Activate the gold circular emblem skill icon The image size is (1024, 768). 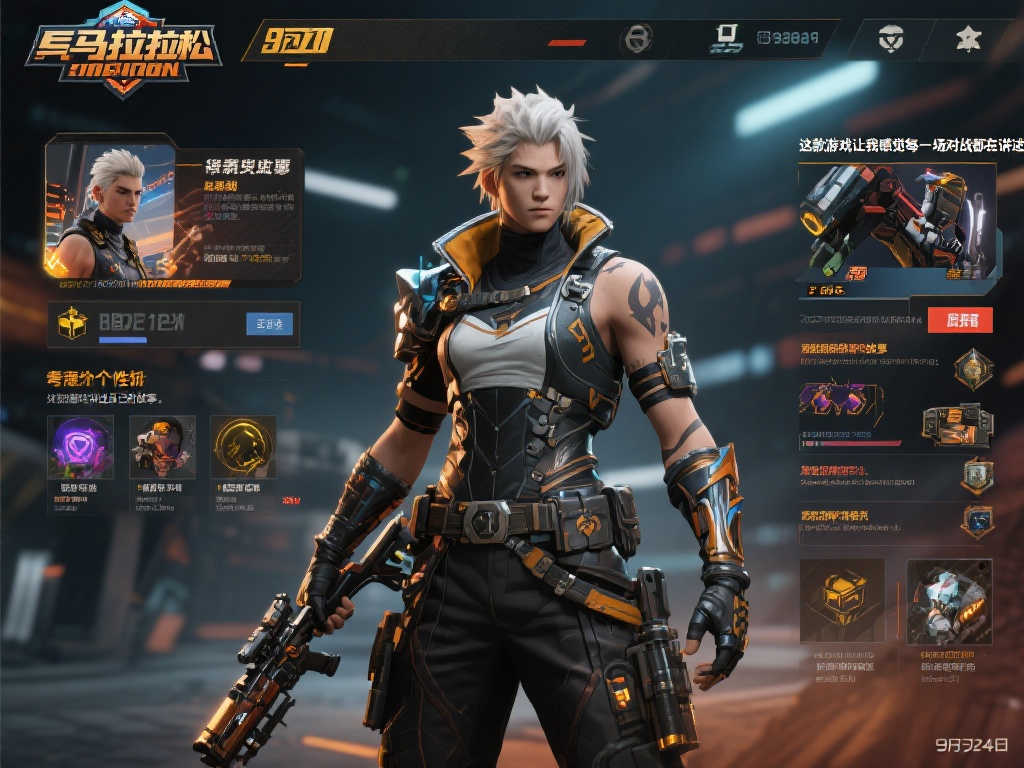click(x=243, y=447)
